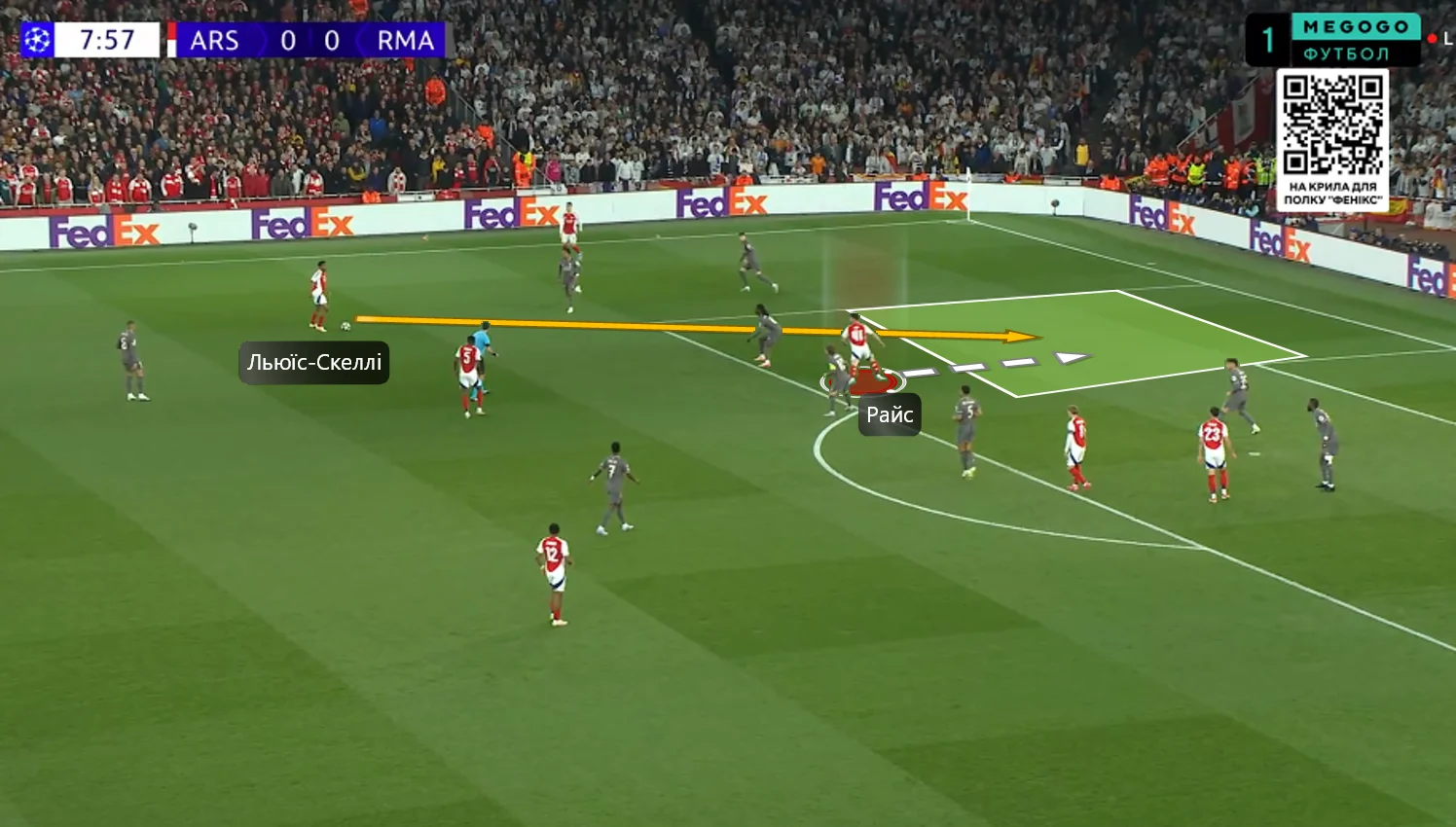Click the MEGOGO Футбол channel logo

[1354, 40]
